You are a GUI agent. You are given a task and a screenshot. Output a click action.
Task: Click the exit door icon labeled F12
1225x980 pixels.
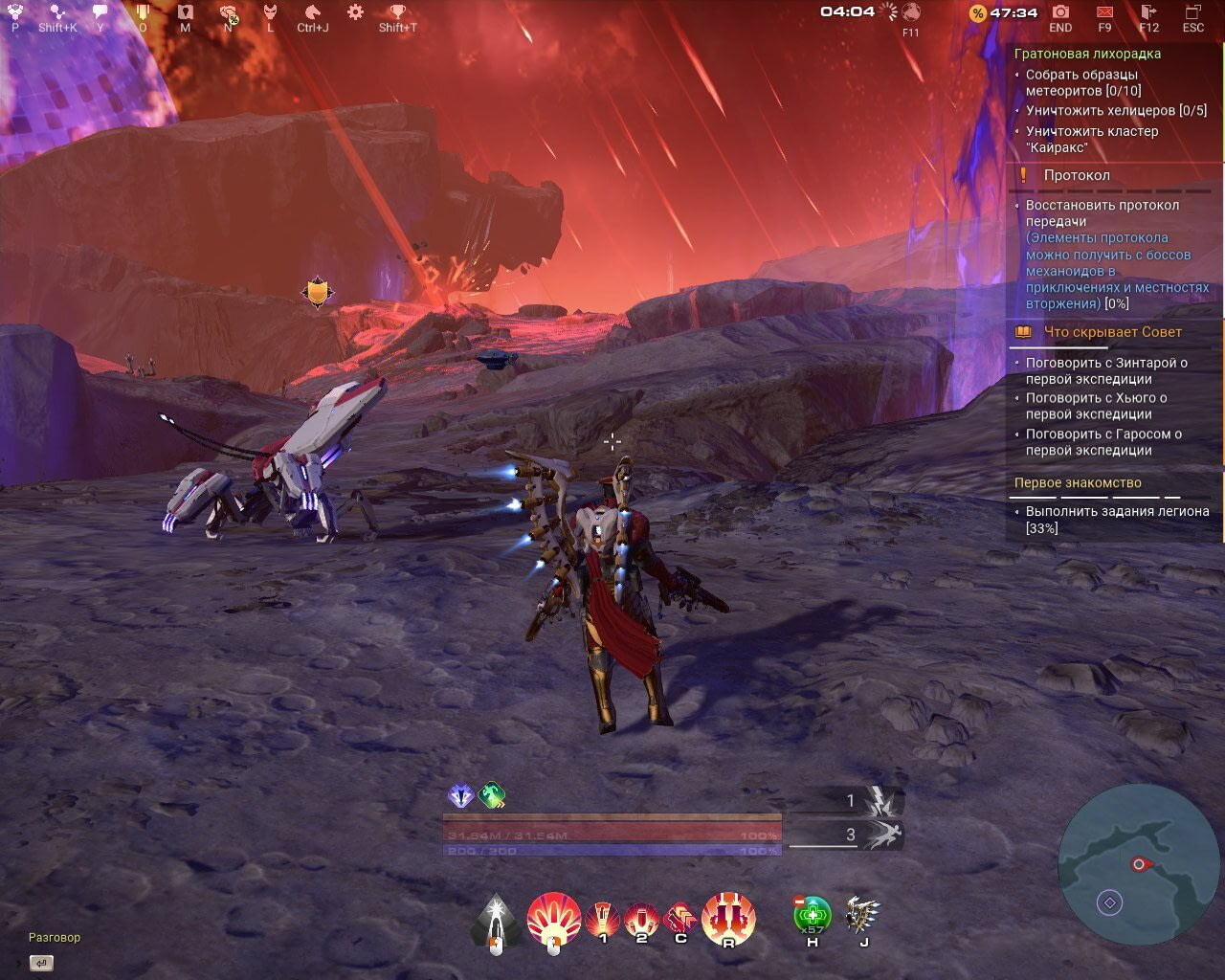[1148, 12]
